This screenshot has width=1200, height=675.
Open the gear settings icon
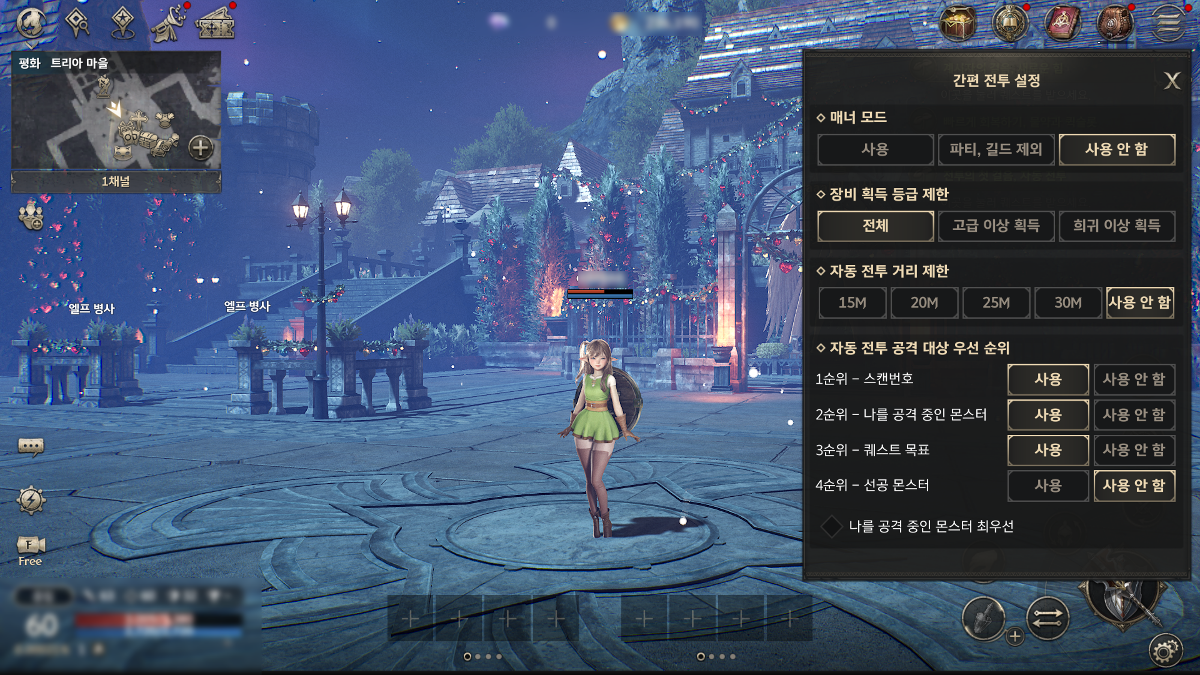click(x=1164, y=650)
